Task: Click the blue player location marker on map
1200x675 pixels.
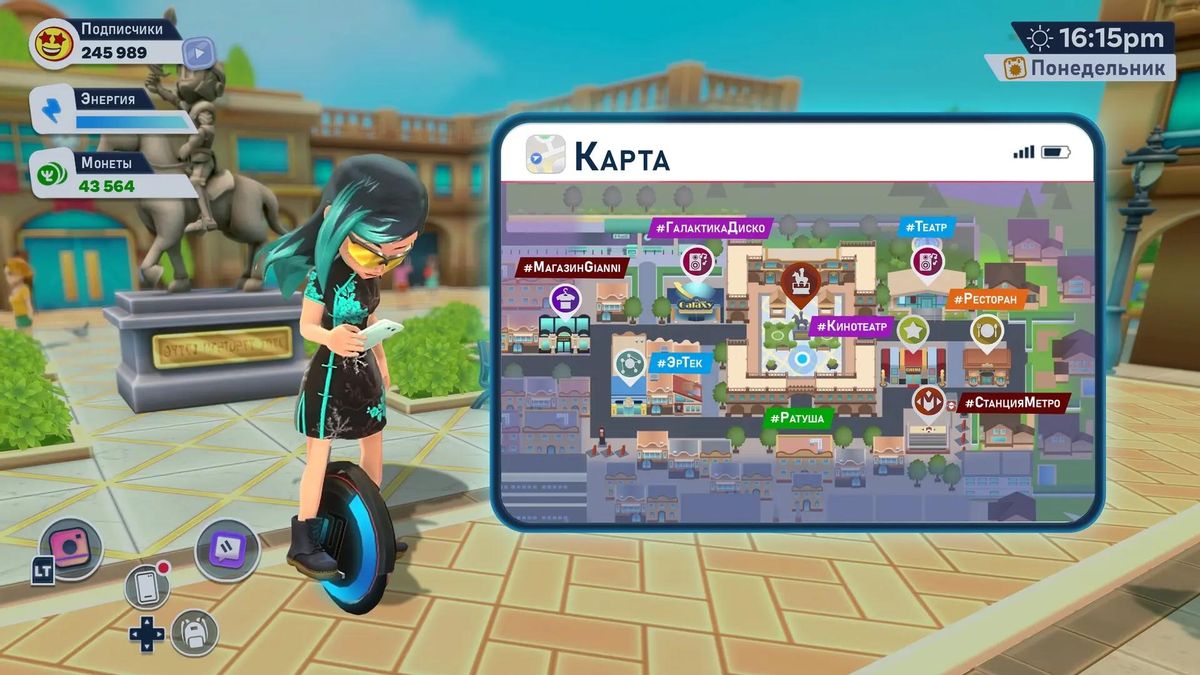Action: click(x=800, y=359)
